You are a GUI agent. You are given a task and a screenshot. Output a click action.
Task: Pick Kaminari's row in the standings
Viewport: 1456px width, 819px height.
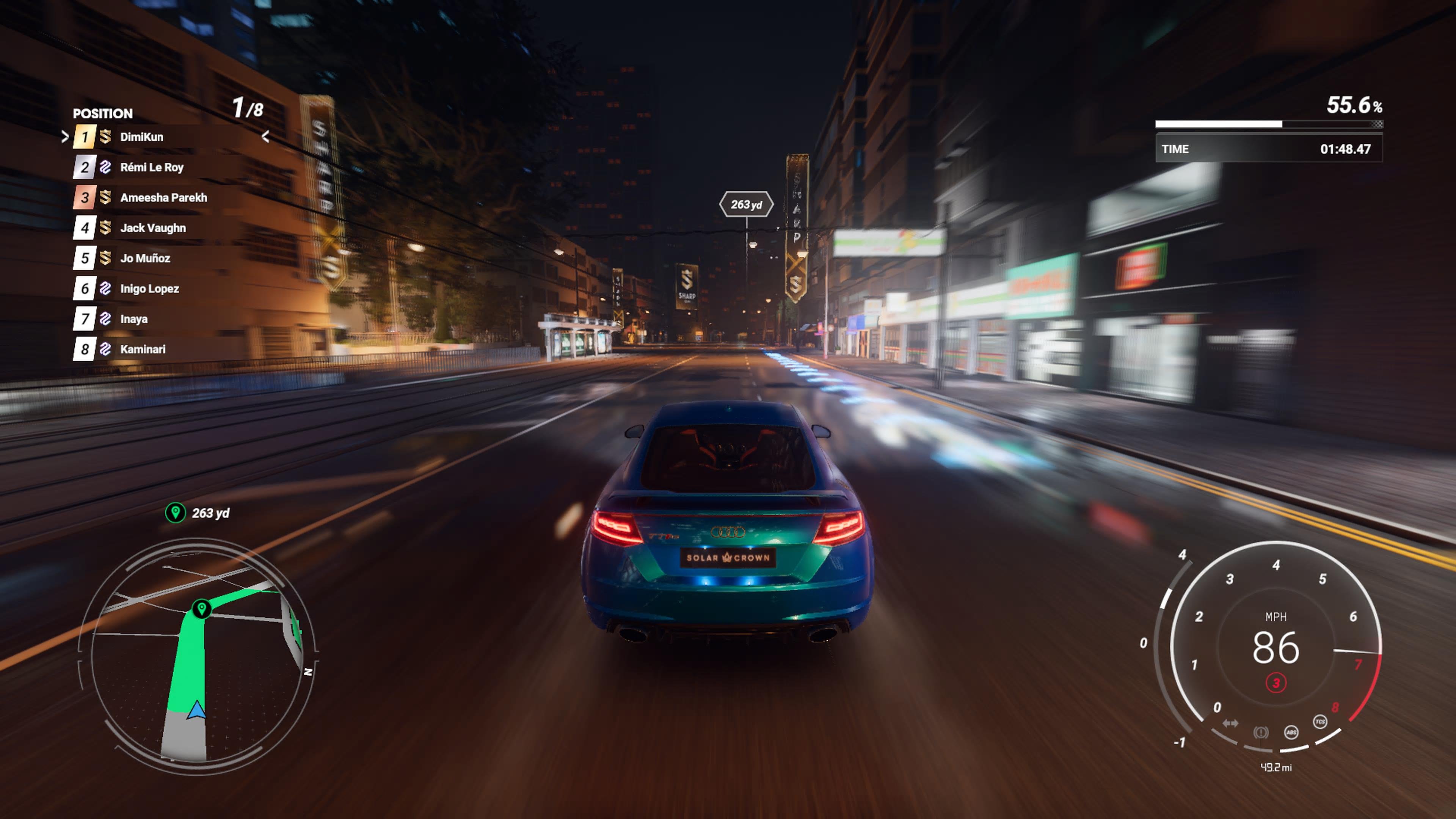(x=143, y=349)
